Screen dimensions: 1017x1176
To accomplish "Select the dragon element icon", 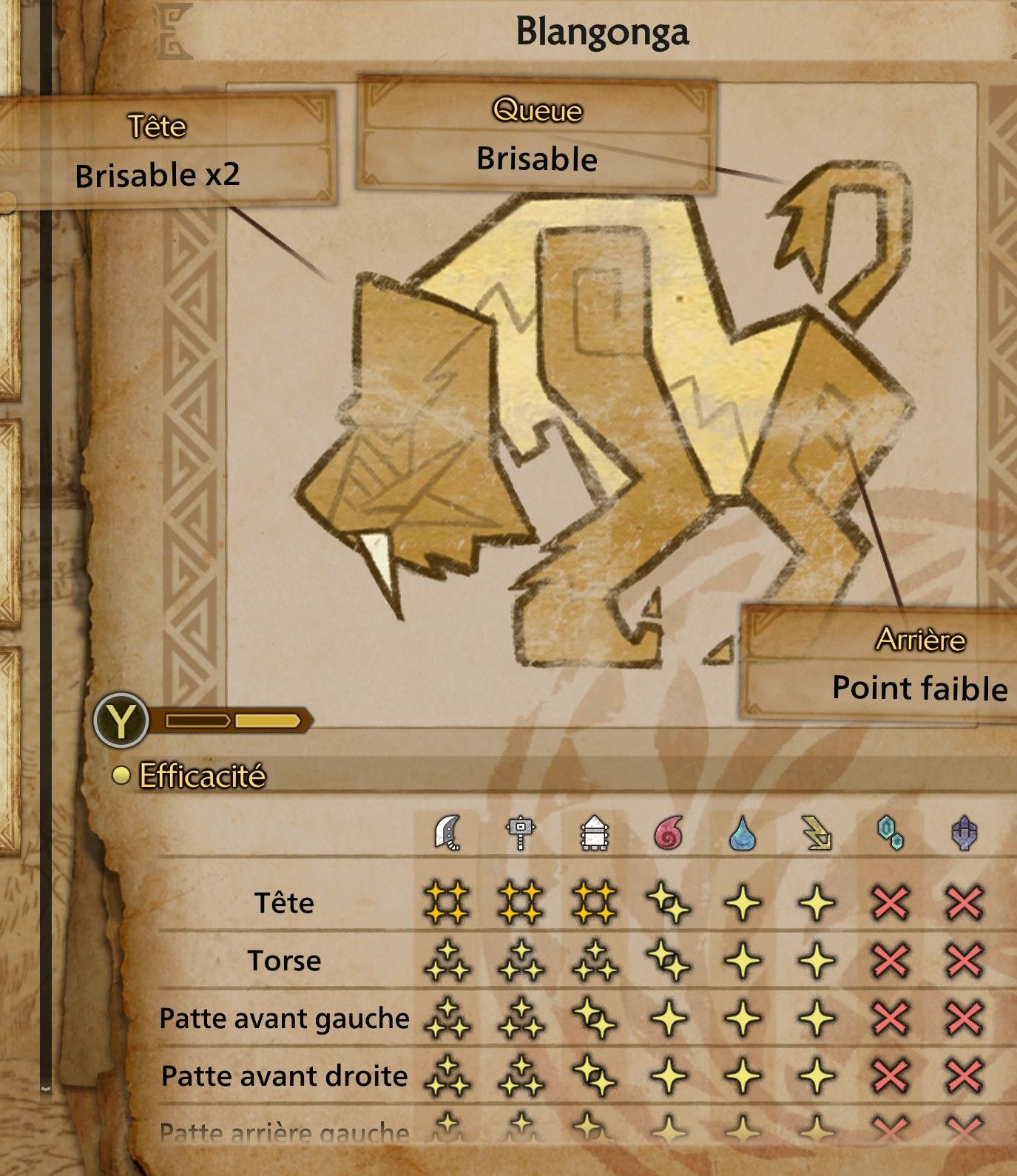I will coord(964,834).
